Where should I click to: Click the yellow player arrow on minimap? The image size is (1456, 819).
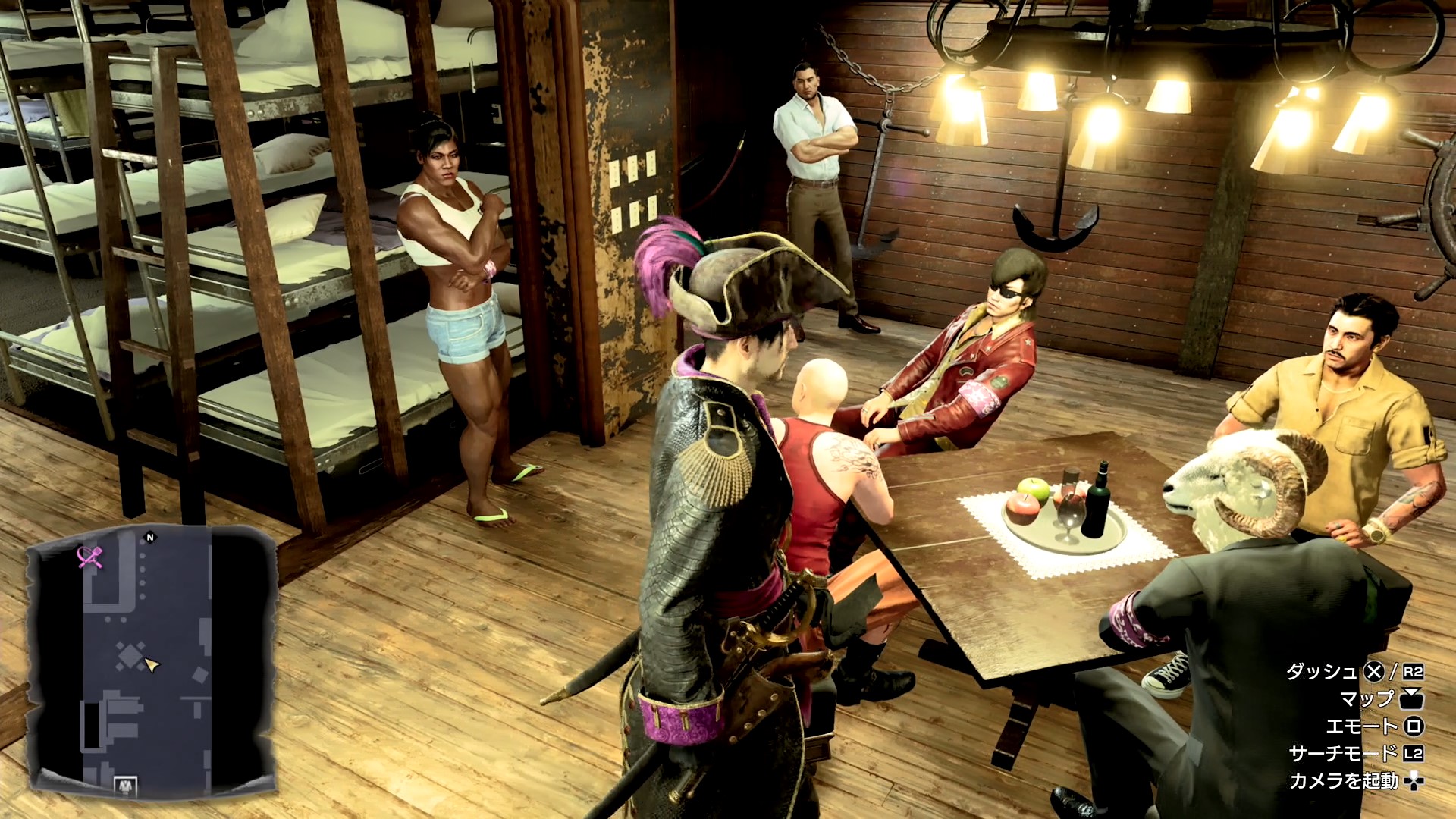click(152, 666)
